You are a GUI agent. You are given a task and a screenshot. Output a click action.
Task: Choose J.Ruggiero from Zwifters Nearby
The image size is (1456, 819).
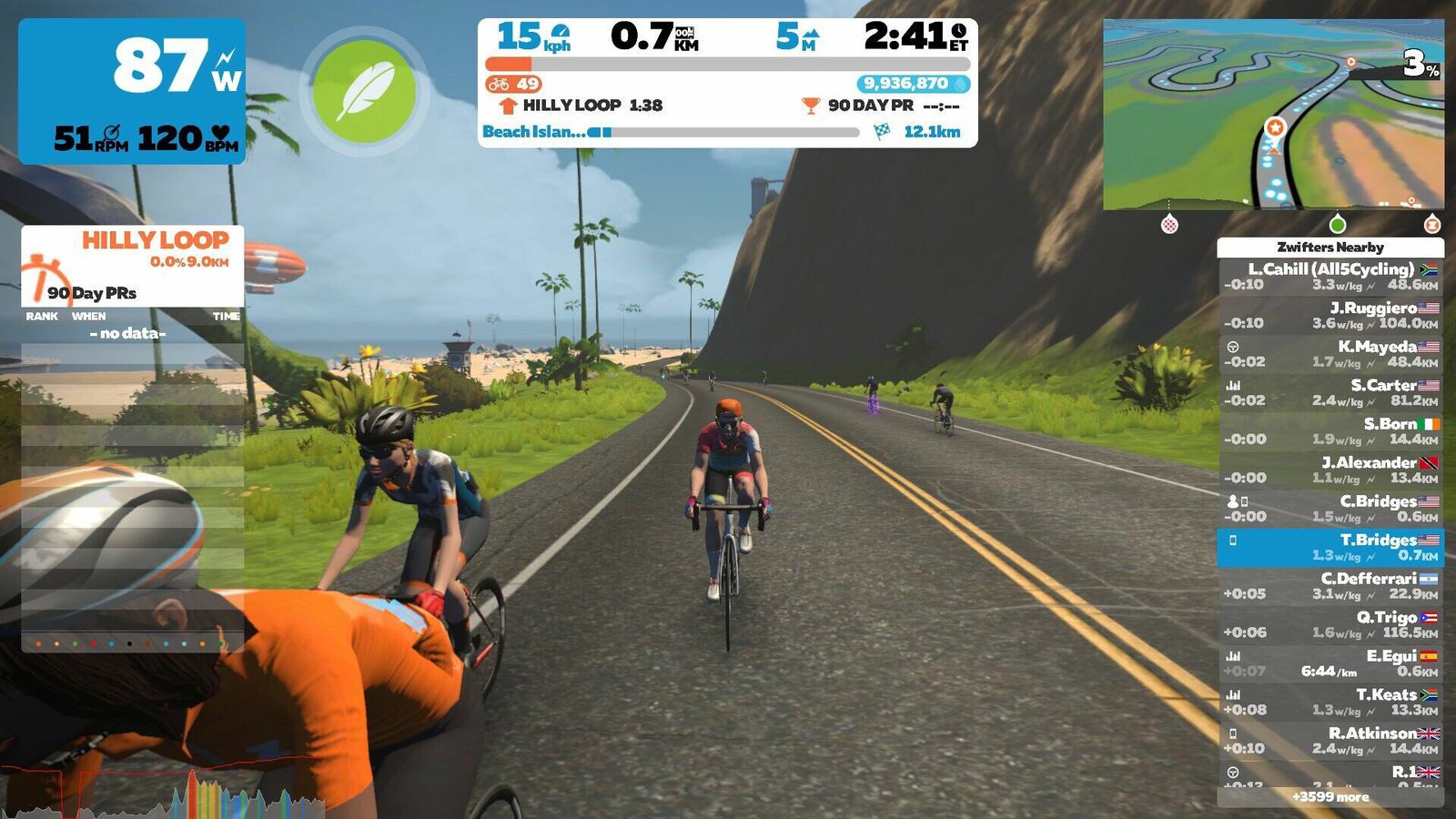[x=1330, y=316]
